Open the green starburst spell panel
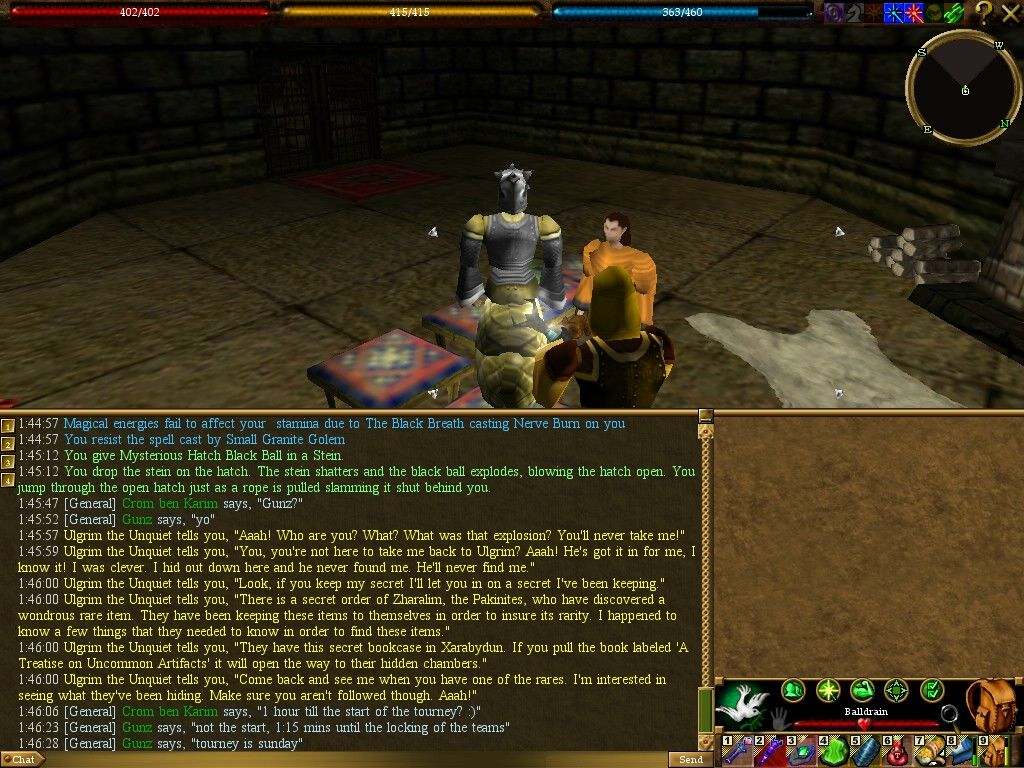 click(828, 690)
